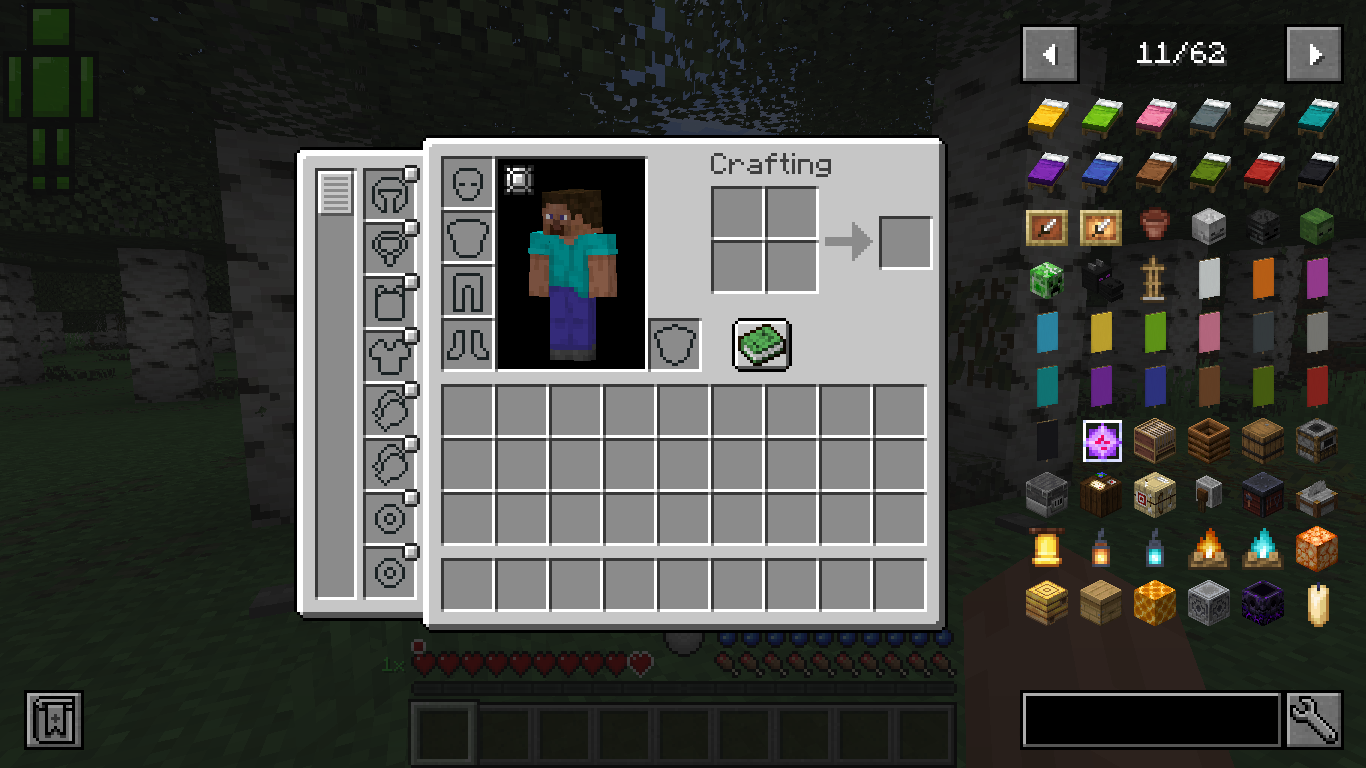Click the helmet armor slot

tap(467, 185)
